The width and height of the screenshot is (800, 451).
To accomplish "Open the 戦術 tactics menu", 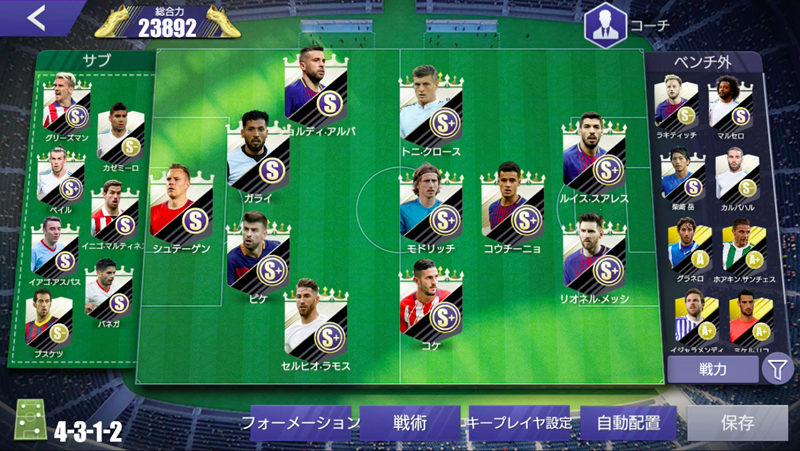I will click(410, 422).
